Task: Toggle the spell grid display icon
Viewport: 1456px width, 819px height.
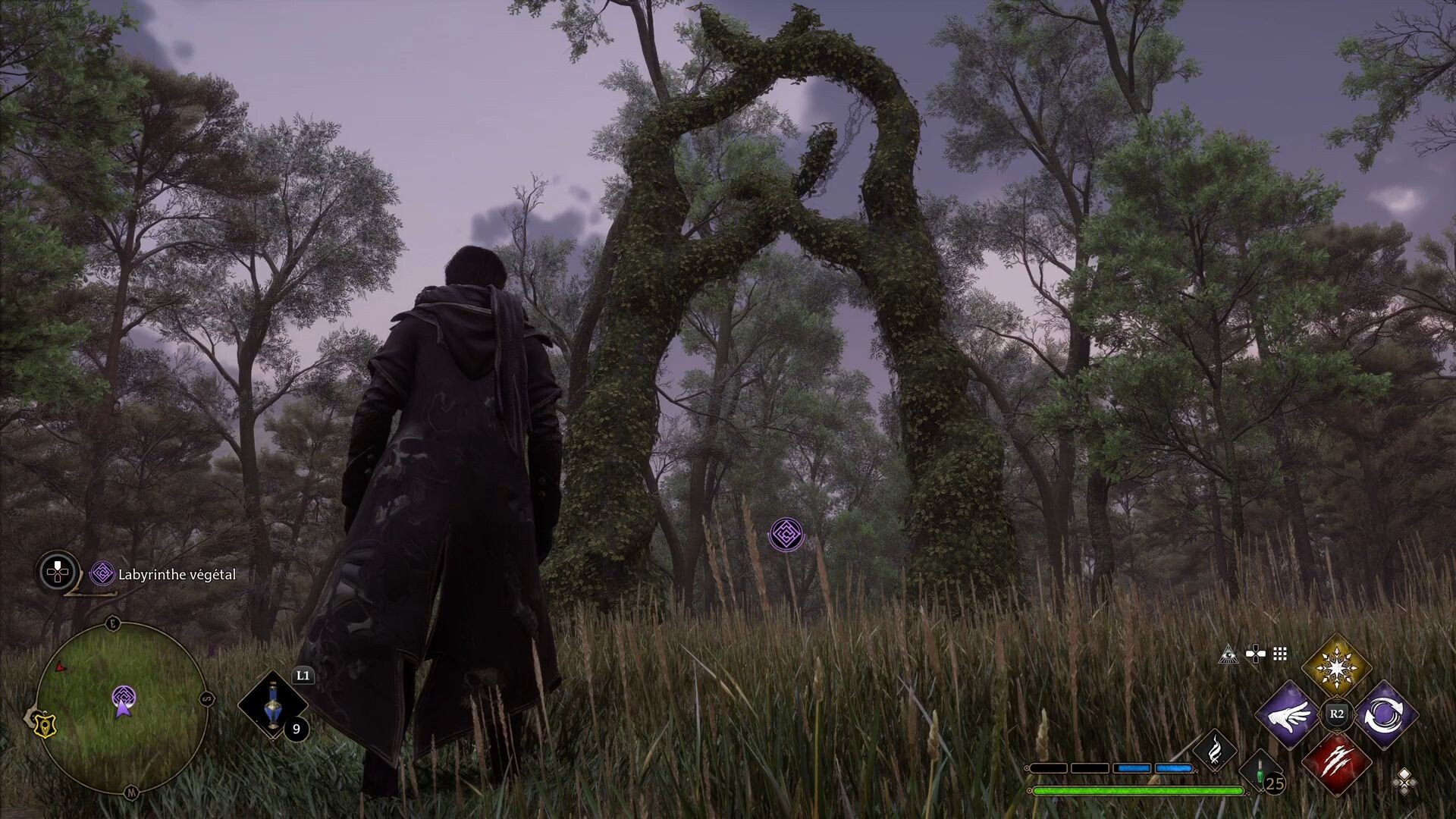Action: click(x=1279, y=653)
